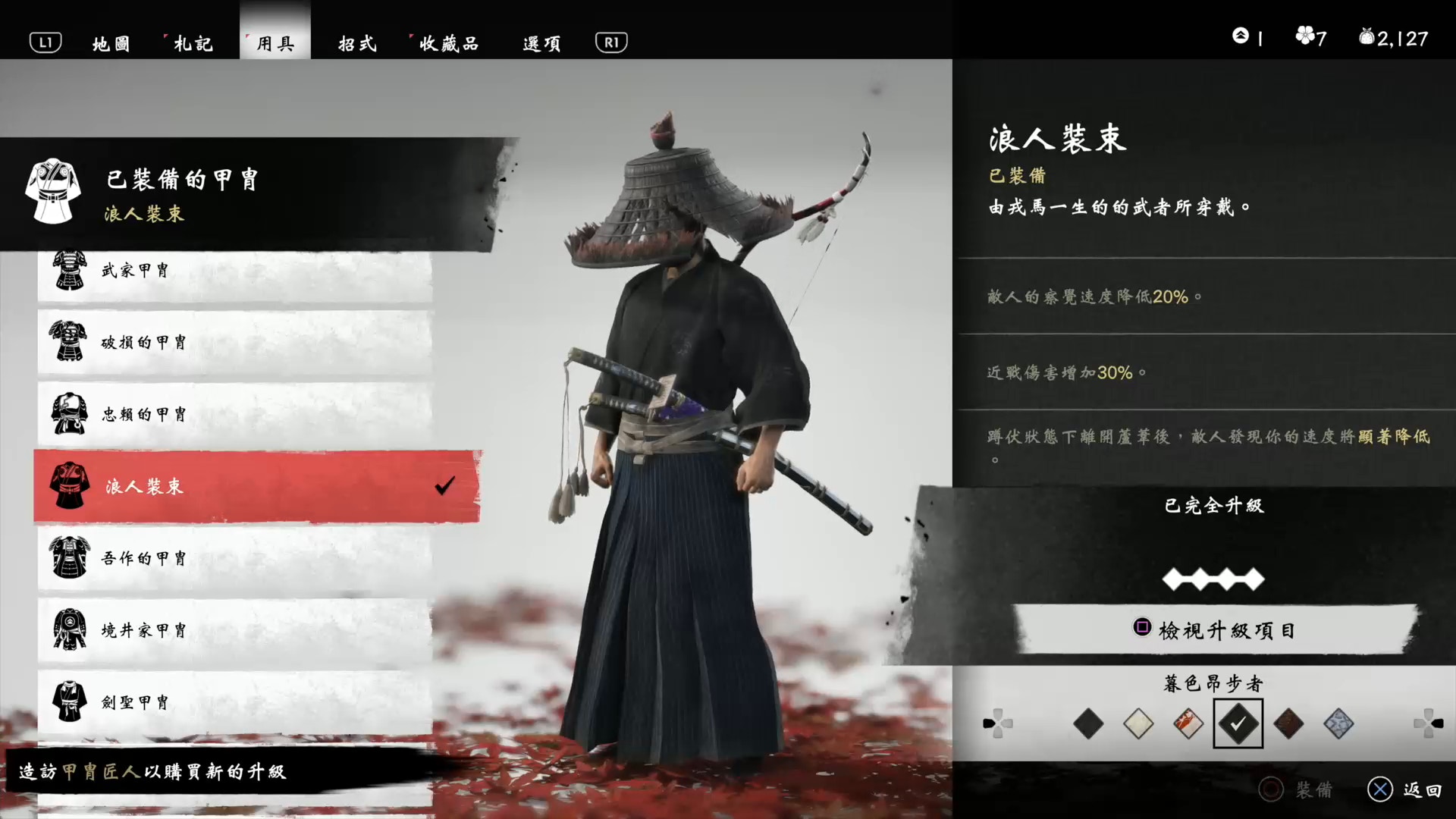Click the white armor icon beside 已裝備的甲冑
The height and width of the screenshot is (819, 1456).
(52, 191)
